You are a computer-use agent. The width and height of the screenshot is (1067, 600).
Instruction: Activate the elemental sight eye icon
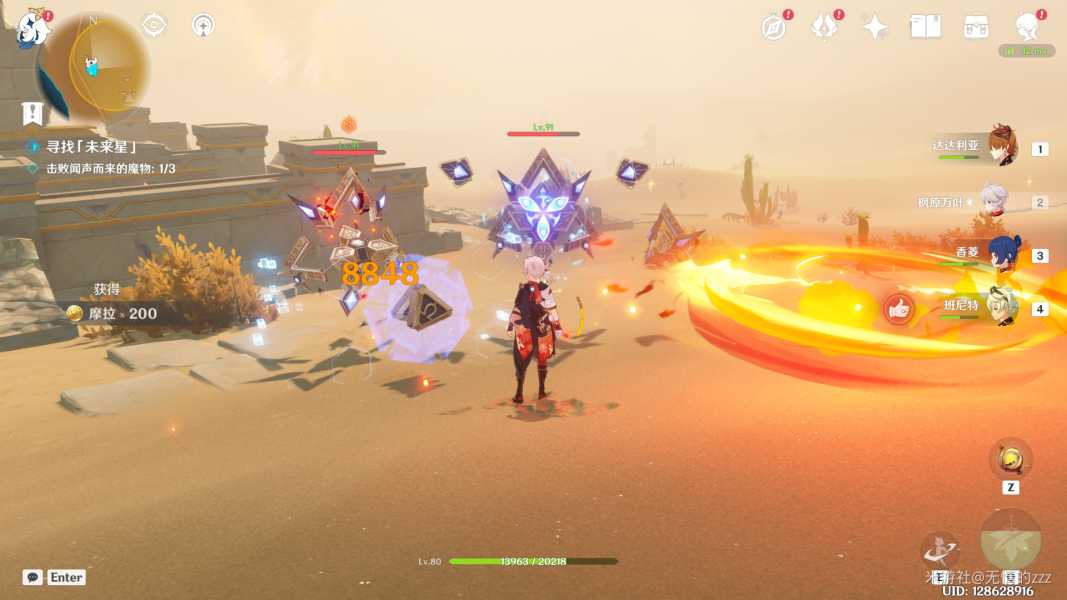pos(154,25)
